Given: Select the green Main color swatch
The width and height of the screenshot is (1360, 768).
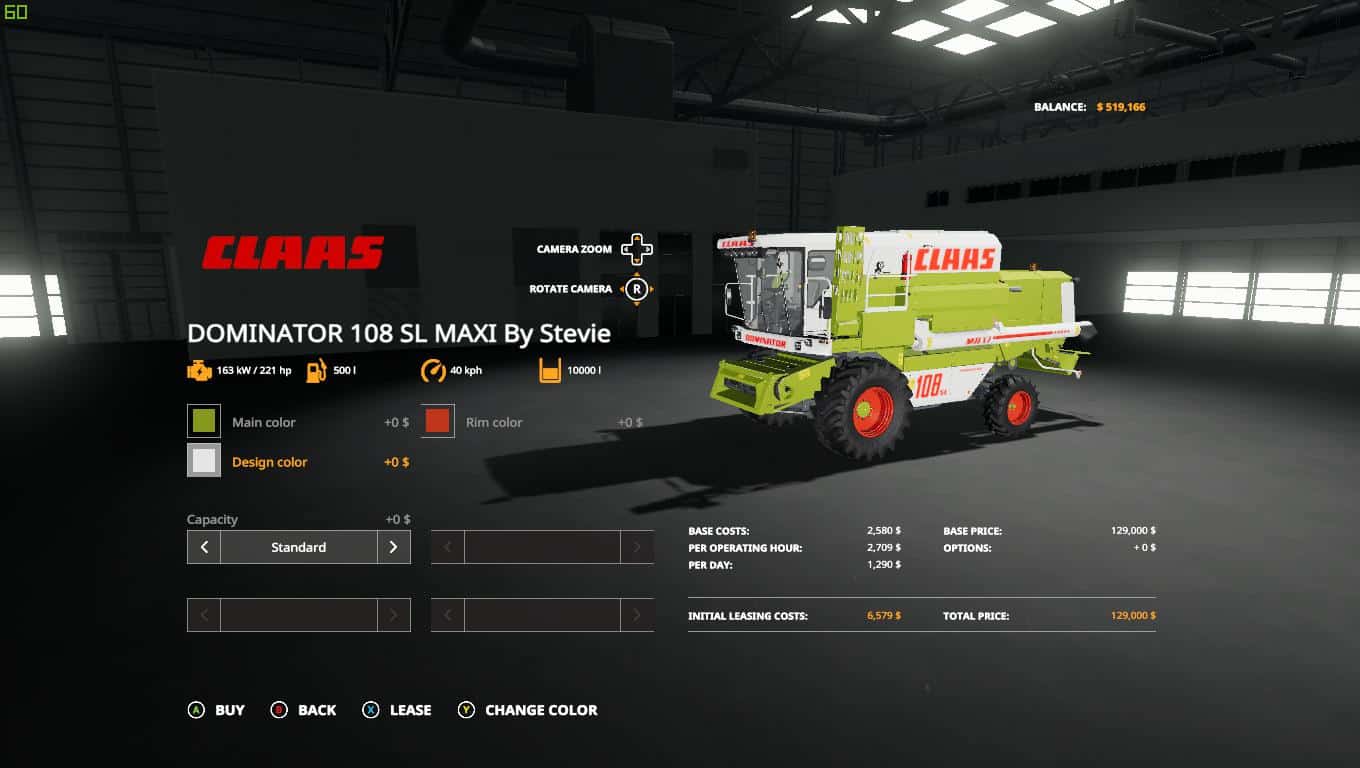Looking at the screenshot, I should click(x=204, y=422).
